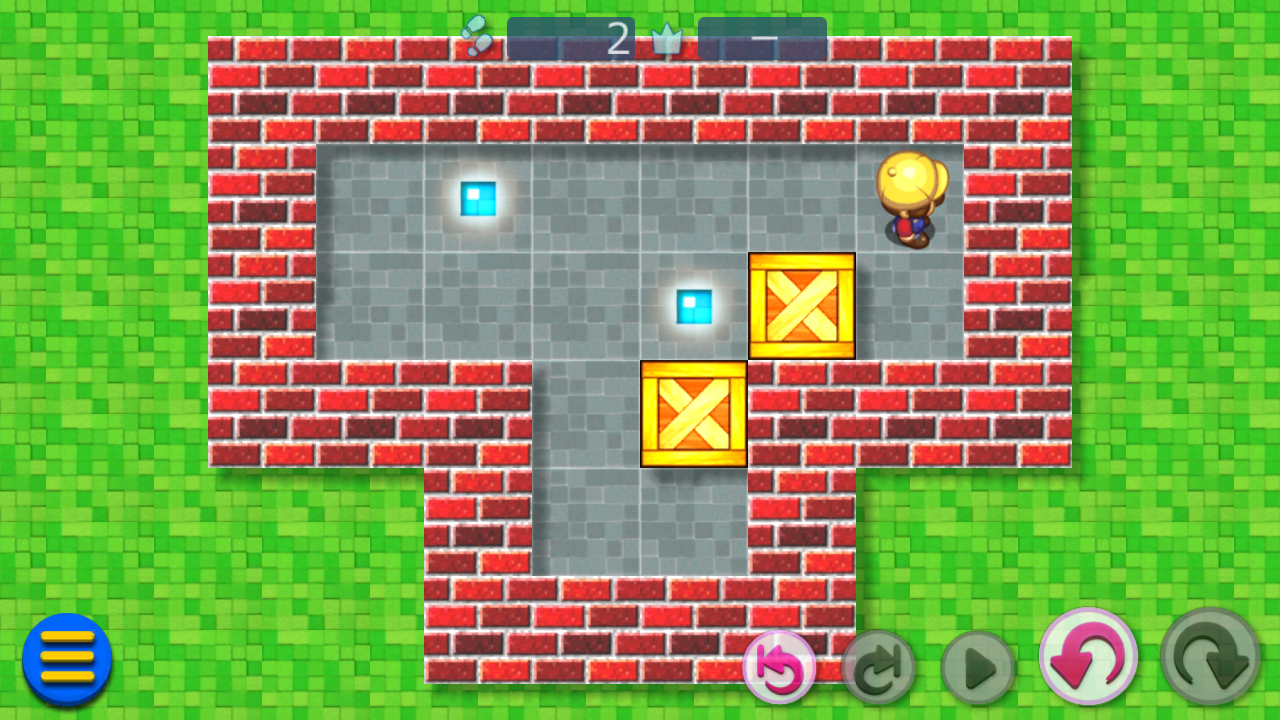Select the pink undo move icon
This screenshot has width=1280, height=720.
coord(1091,658)
